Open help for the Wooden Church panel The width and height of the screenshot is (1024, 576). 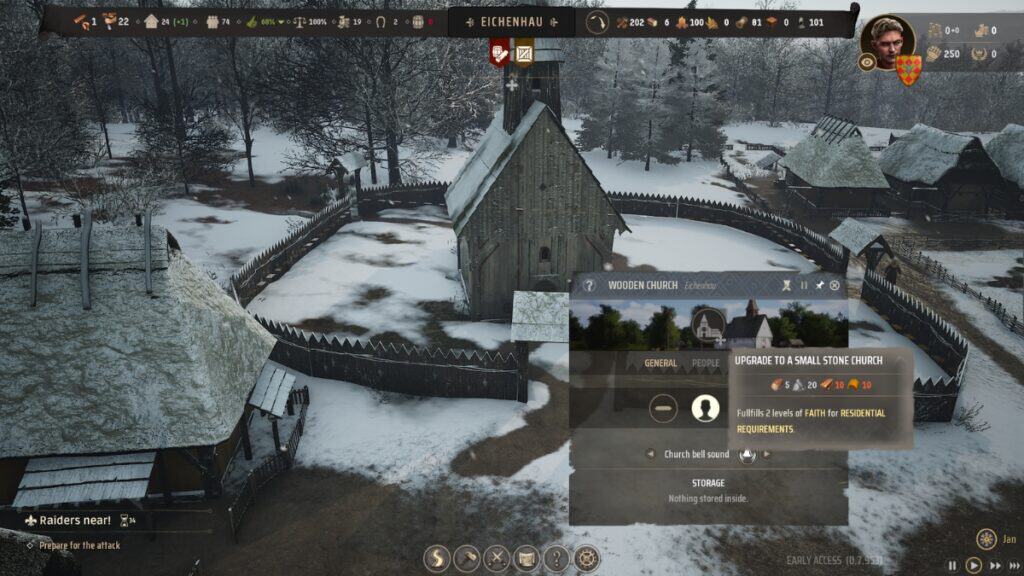[589, 285]
